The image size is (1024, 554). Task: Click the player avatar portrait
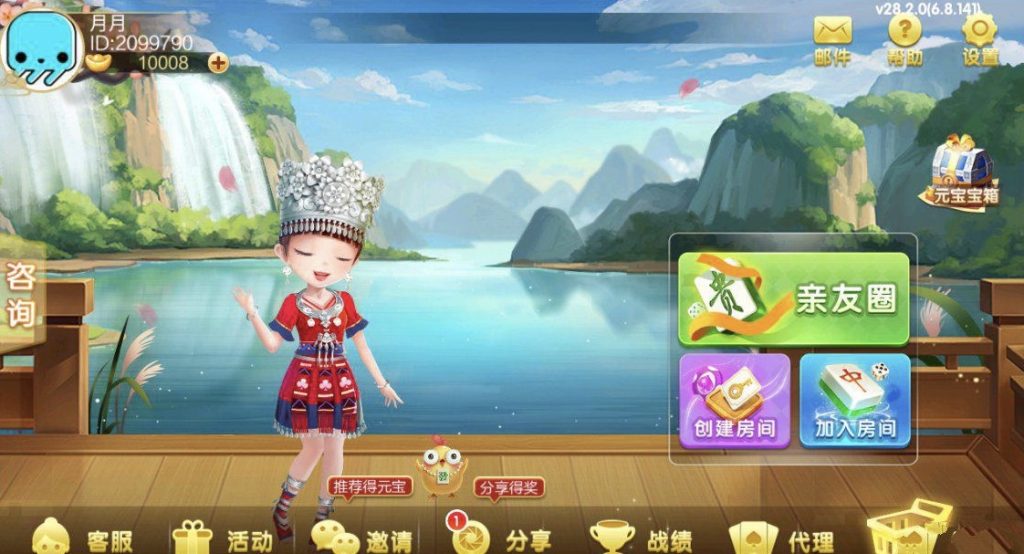click(43, 52)
